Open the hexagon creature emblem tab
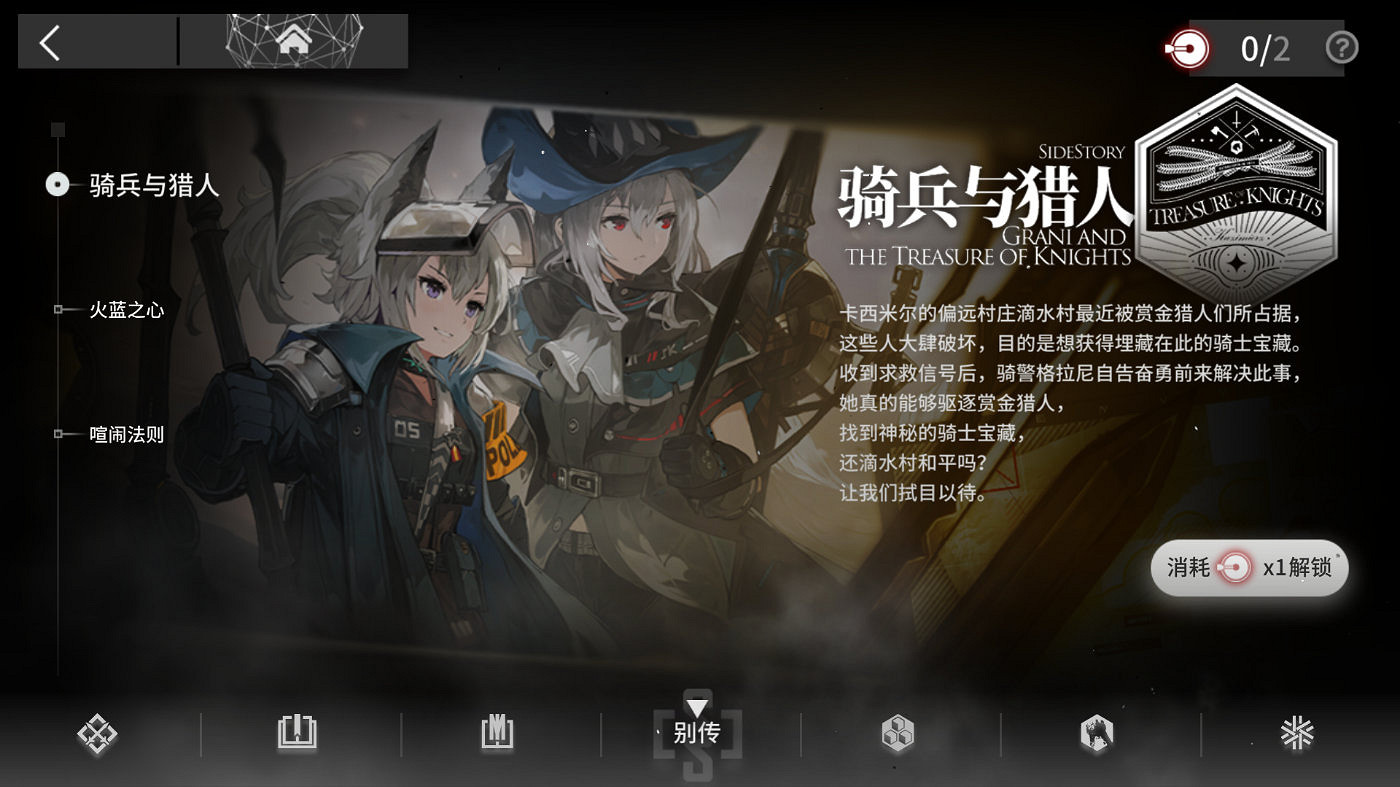Screen dimensions: 1400x787 (1098, 733)
